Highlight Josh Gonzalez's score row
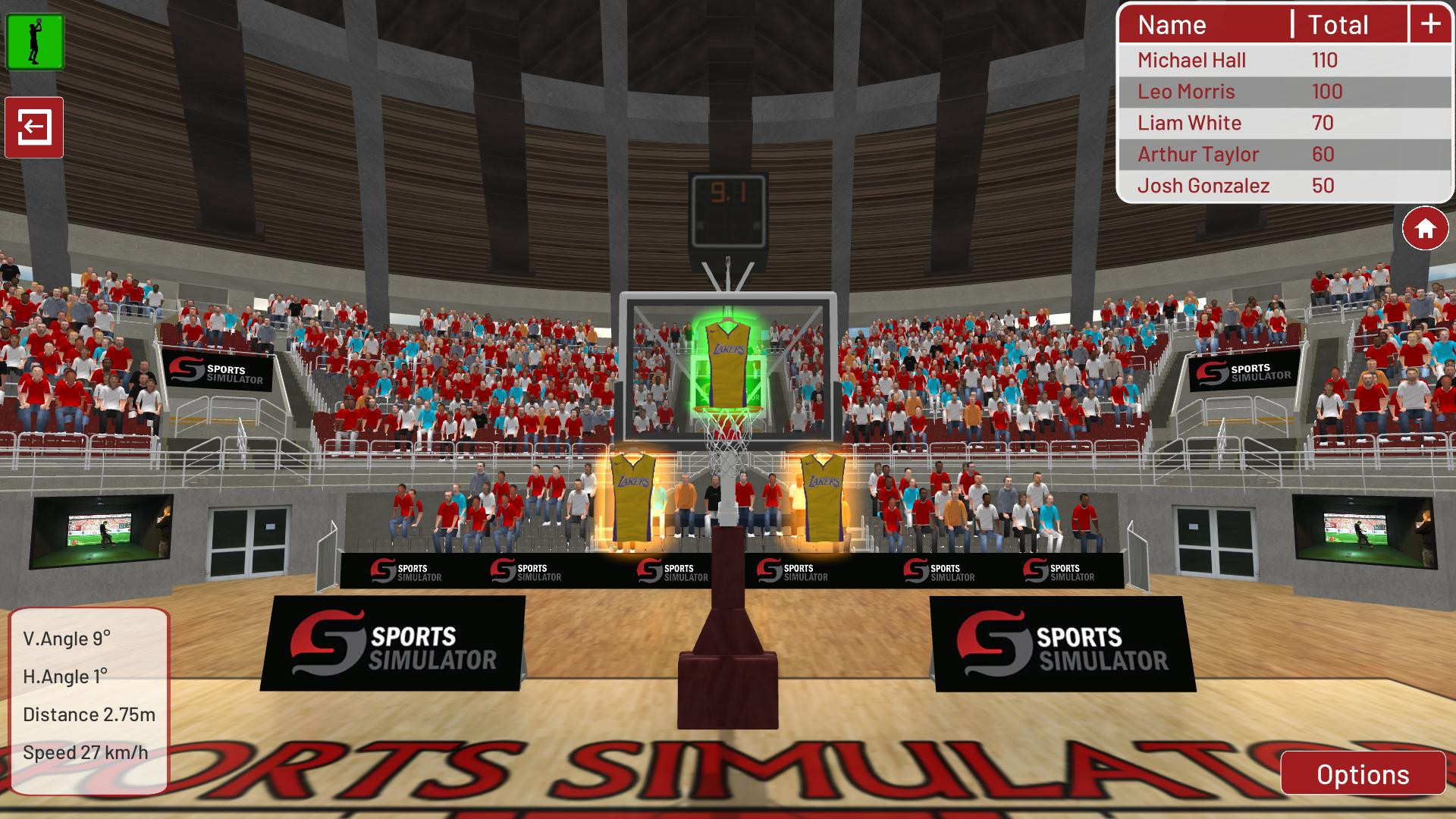Viewport: 1456px width, 819px height. tap(1205, 184)
